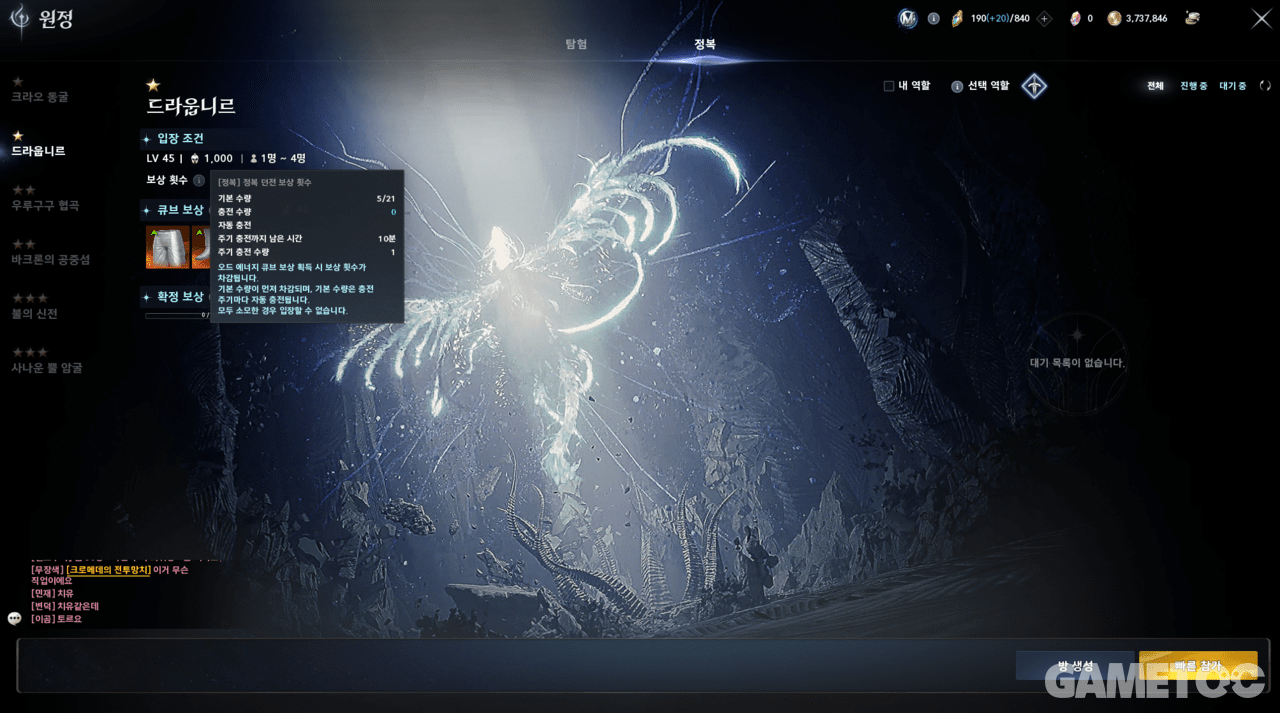The width and height of the screenshot is (1280, 713).
Task: Close the 원정 expedition window
Action: click(1261, 18)
